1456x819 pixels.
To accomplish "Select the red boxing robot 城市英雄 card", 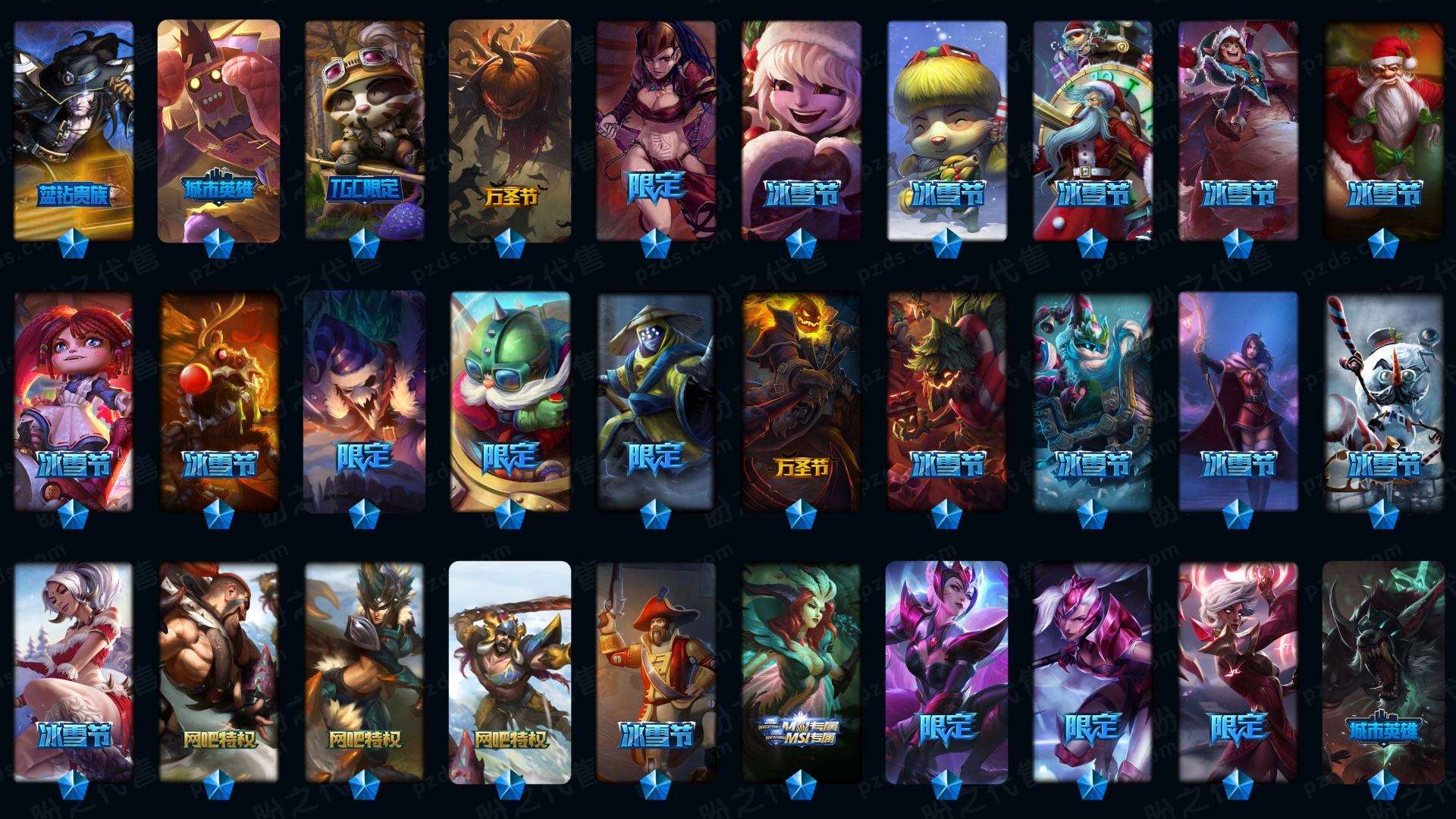I will 219,130.
